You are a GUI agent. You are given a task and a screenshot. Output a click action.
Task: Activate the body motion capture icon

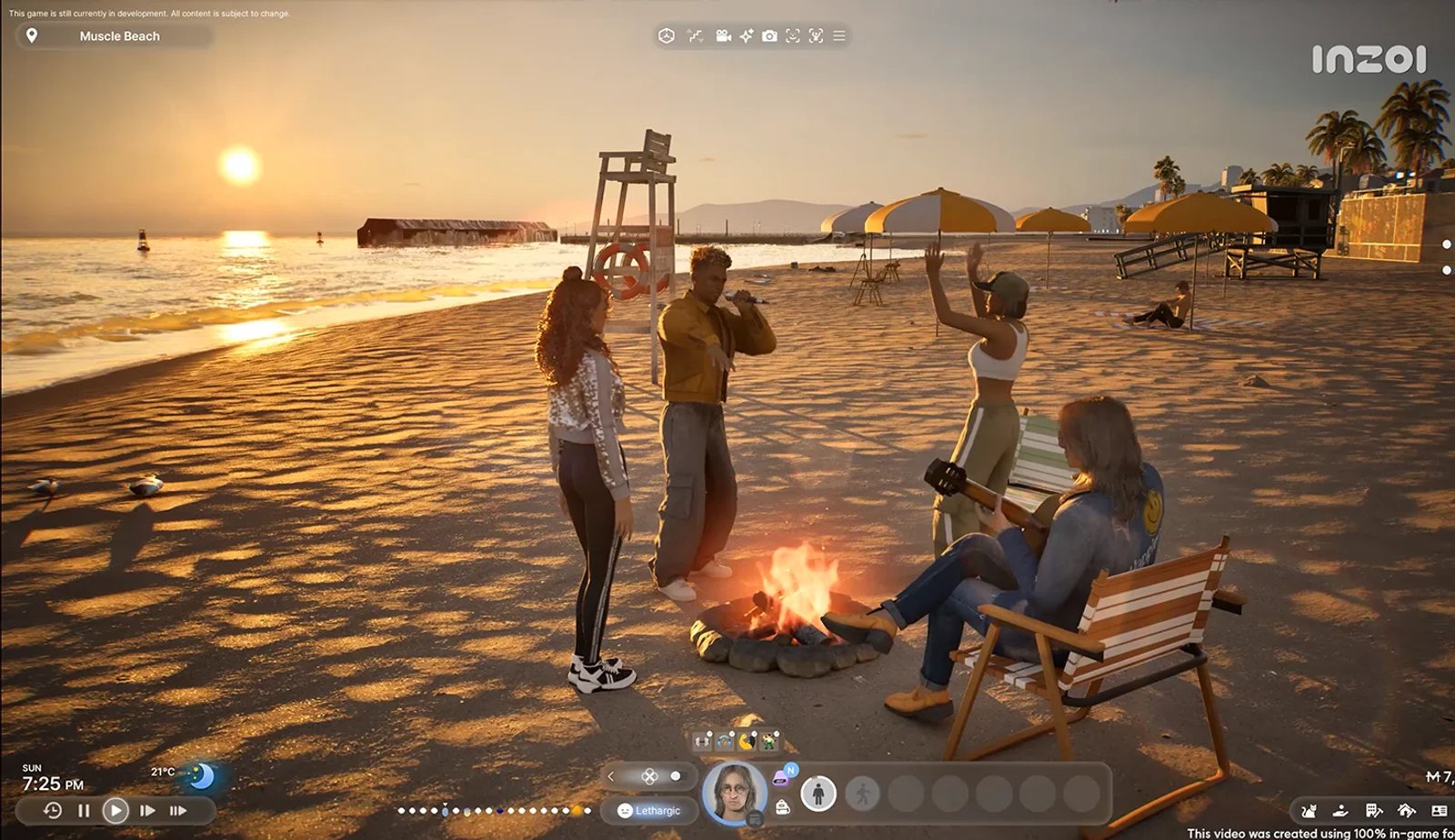(x=816, y=35)
